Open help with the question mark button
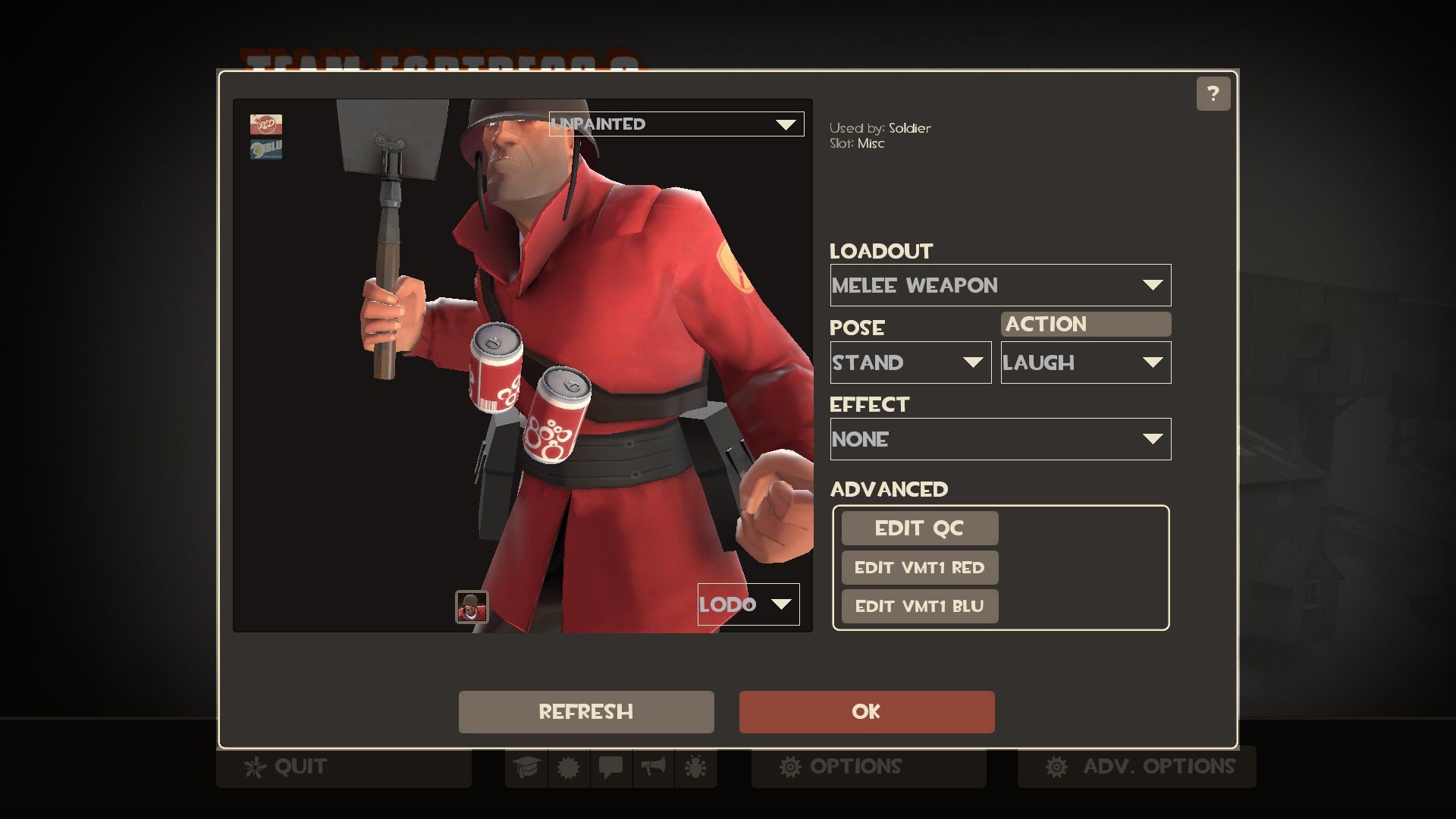The image size is (1456, 819). tap(1213, 94)
